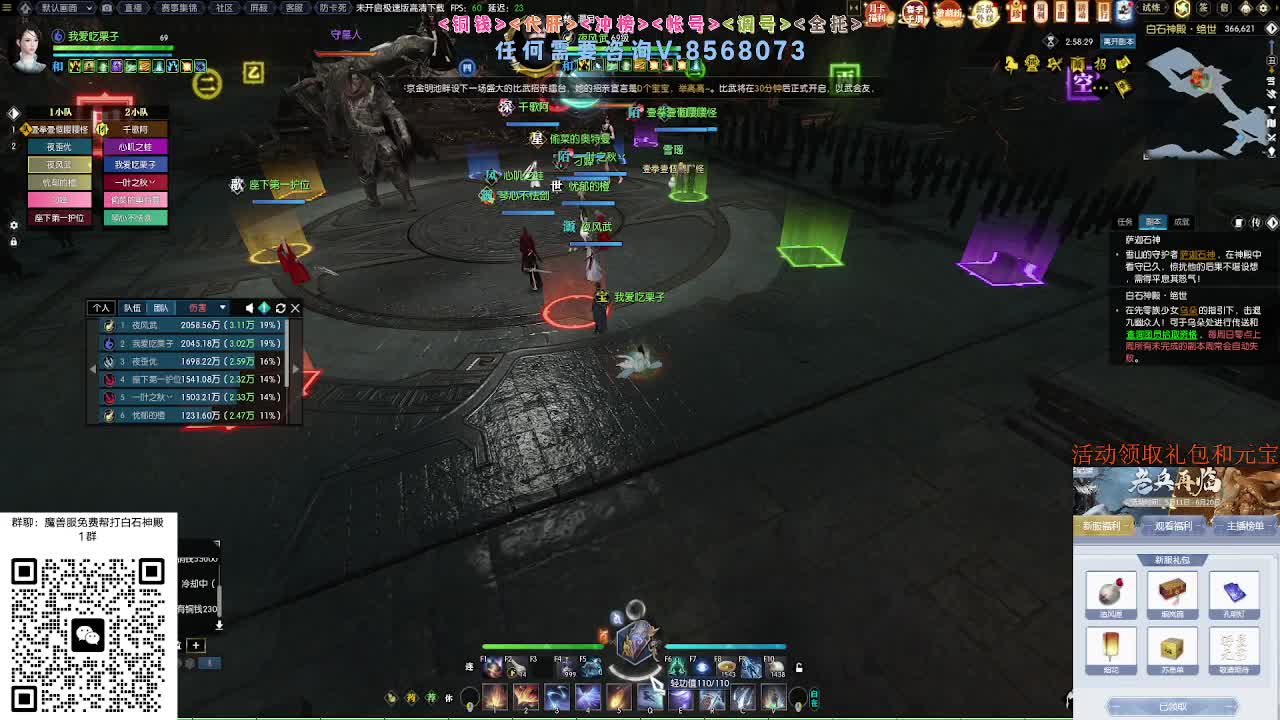Viewport: 1280px width, 720px height.
Task: Click the hourglass timer icon beside 2:58:29
Action: pyautogui.click(x=1050, y=41)
